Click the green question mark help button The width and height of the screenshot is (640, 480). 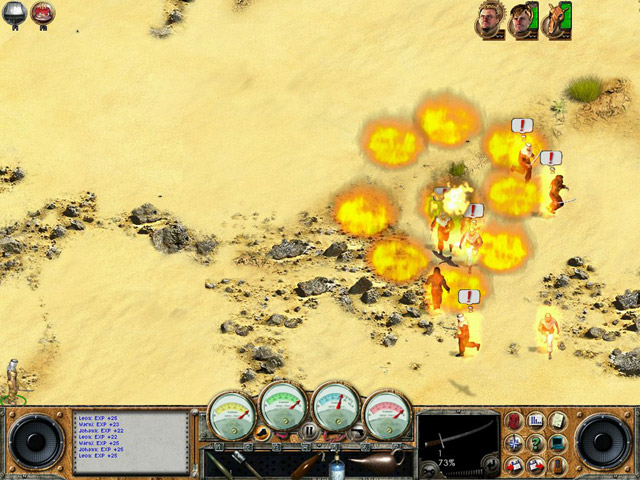[x=536, y=443]
